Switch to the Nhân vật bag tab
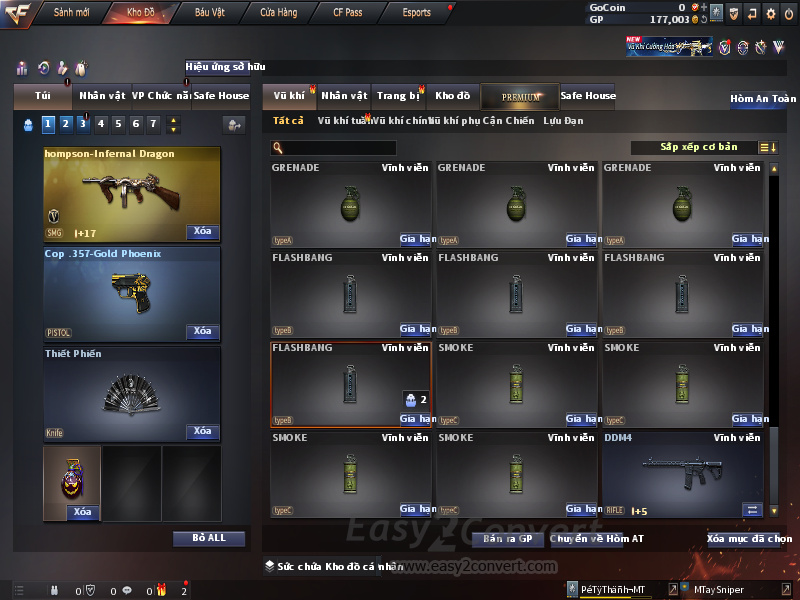This screenshot has height=600, width=800. 102,96
